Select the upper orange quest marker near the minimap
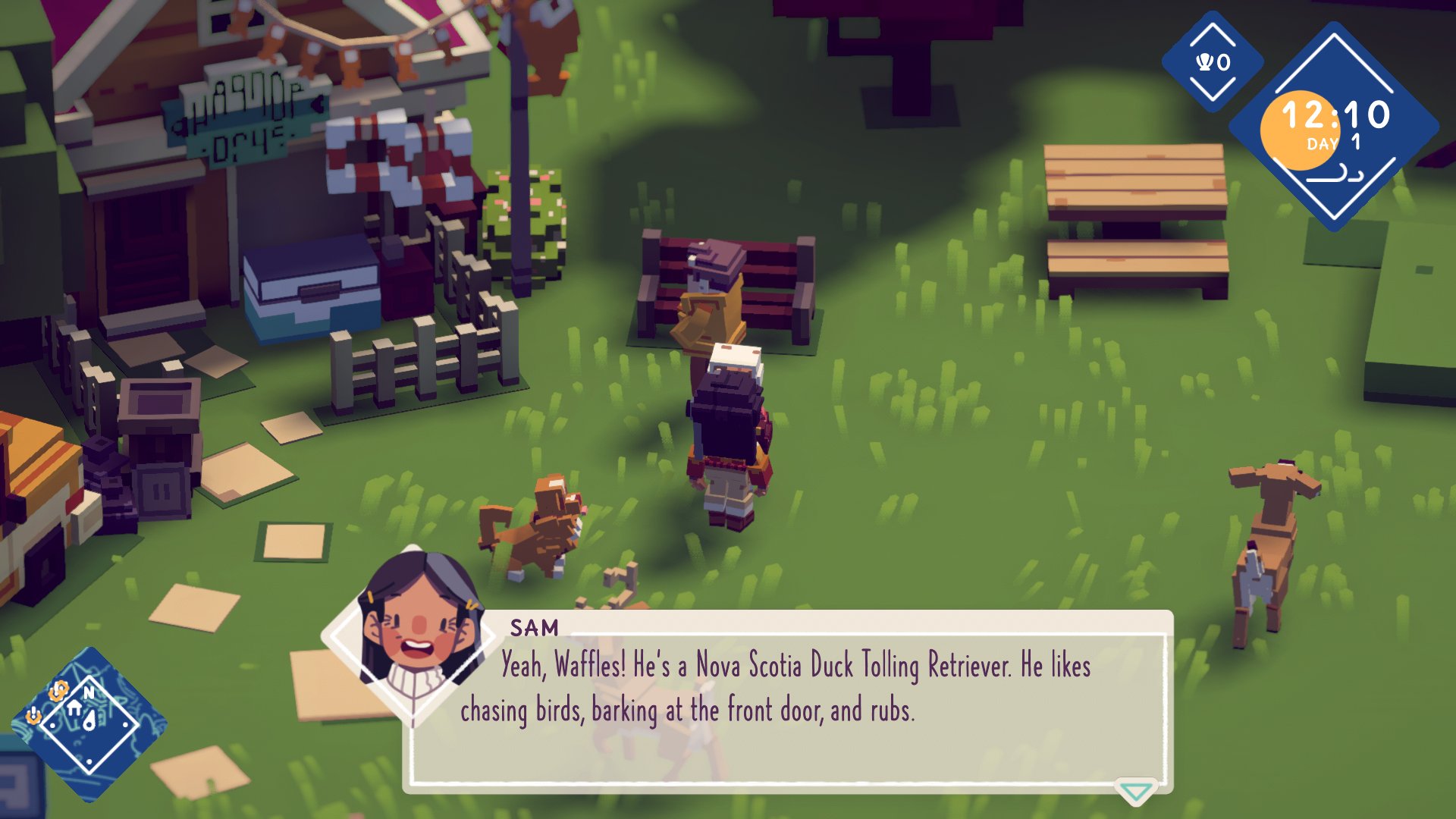1456x819 pixels. click(x=58, y=690)
